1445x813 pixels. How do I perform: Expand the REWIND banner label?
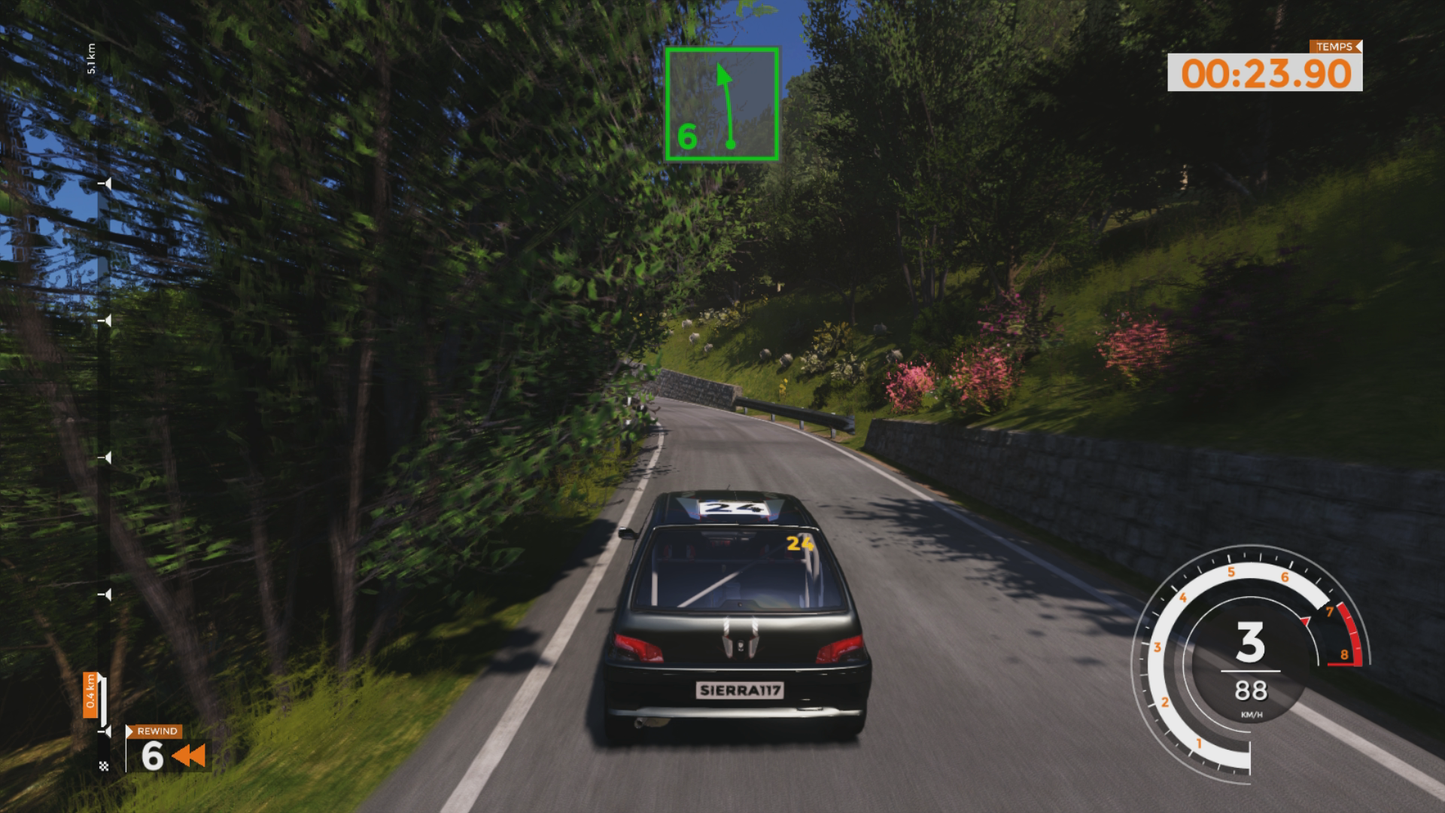coord(155,731)
